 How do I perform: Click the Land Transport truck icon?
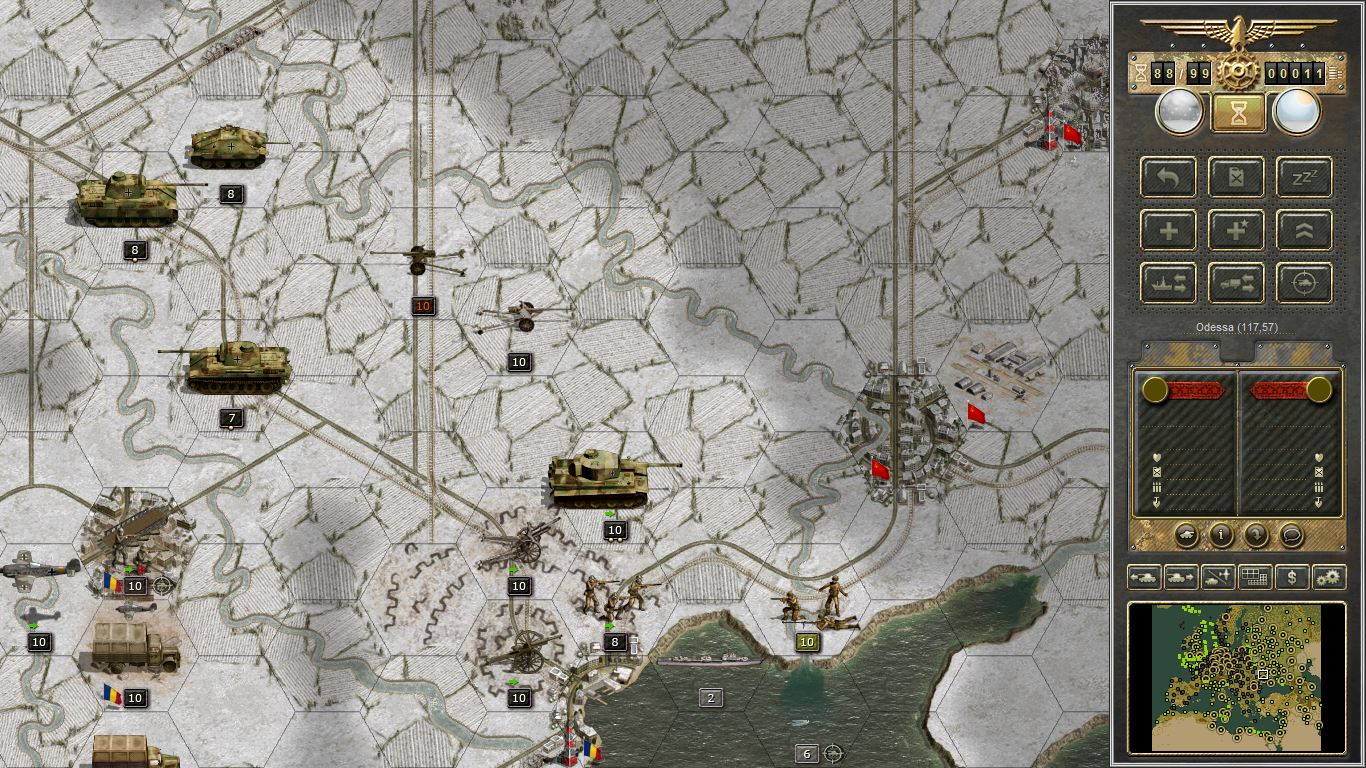click(1236, 283)
